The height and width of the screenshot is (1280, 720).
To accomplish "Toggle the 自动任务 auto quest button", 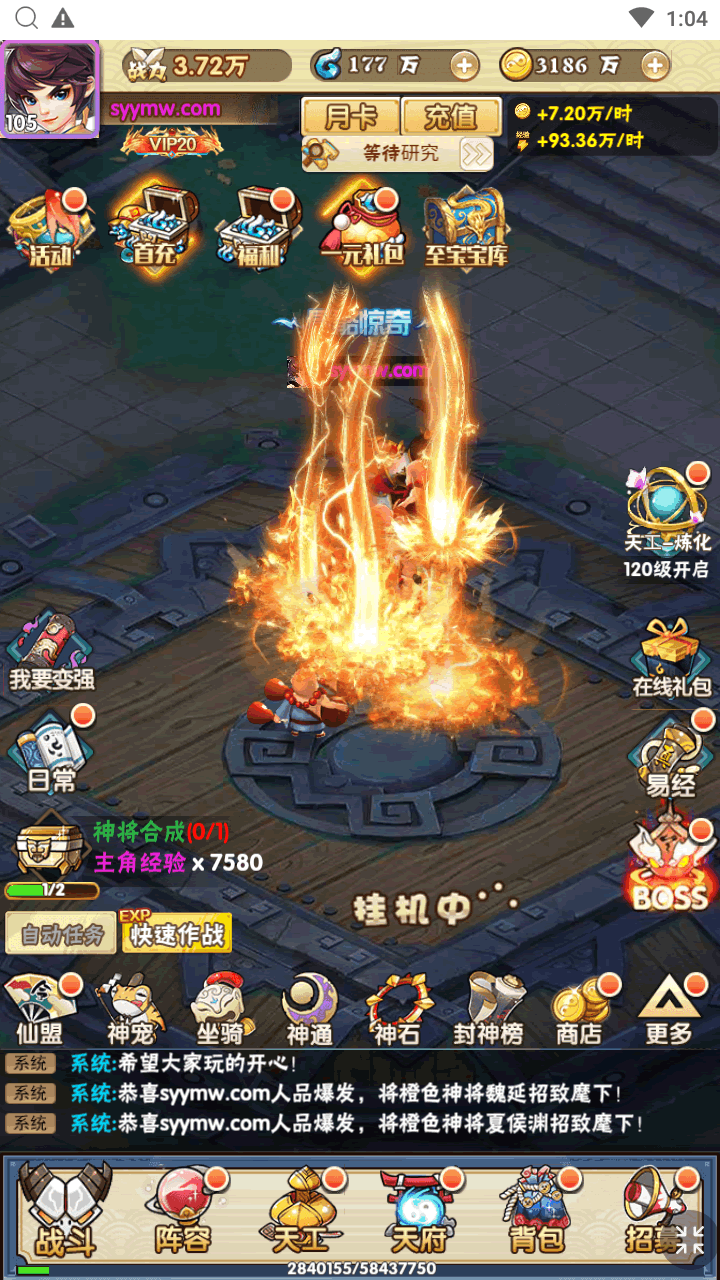I will pos(62,935).
